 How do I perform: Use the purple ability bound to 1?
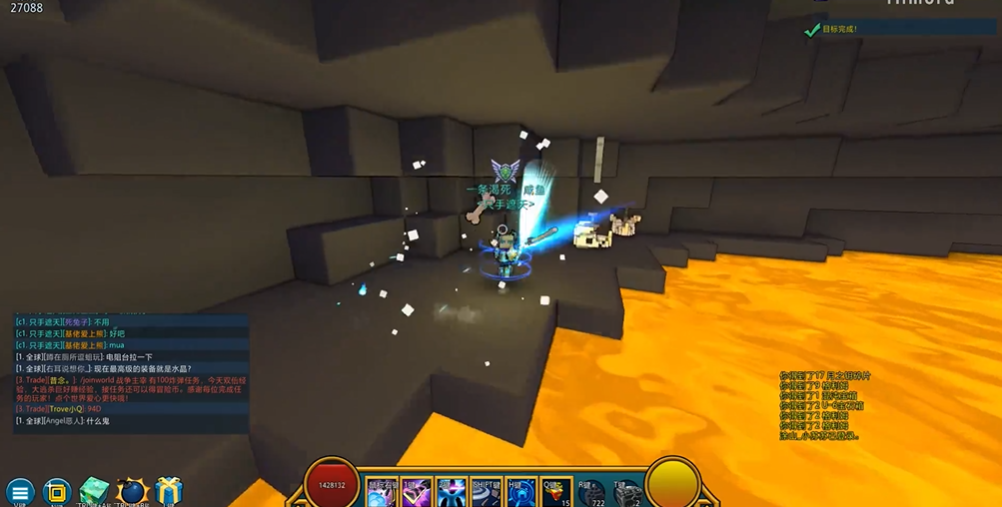tap(417, 493)
